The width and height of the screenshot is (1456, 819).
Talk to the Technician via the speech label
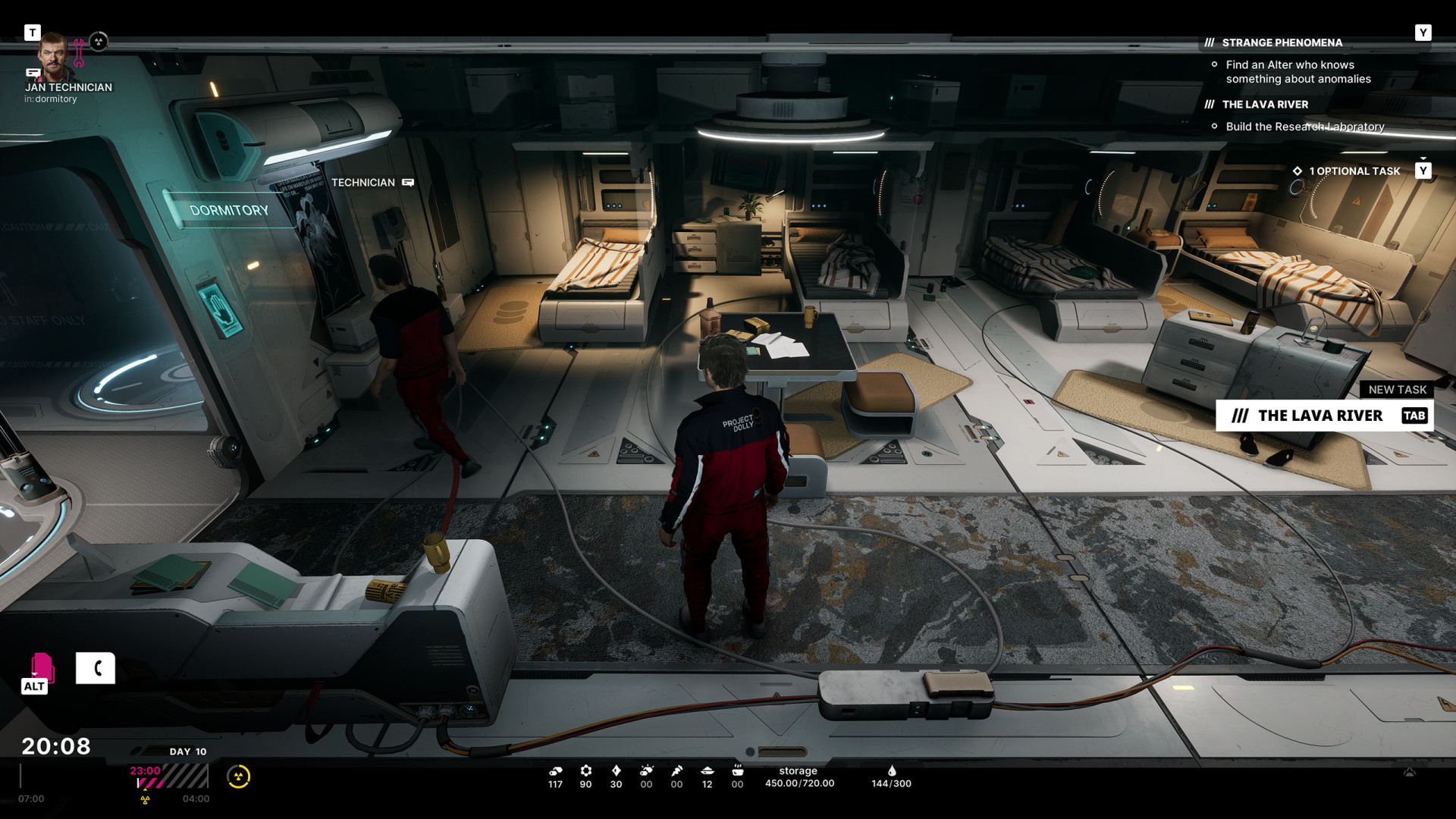[408, 183]
